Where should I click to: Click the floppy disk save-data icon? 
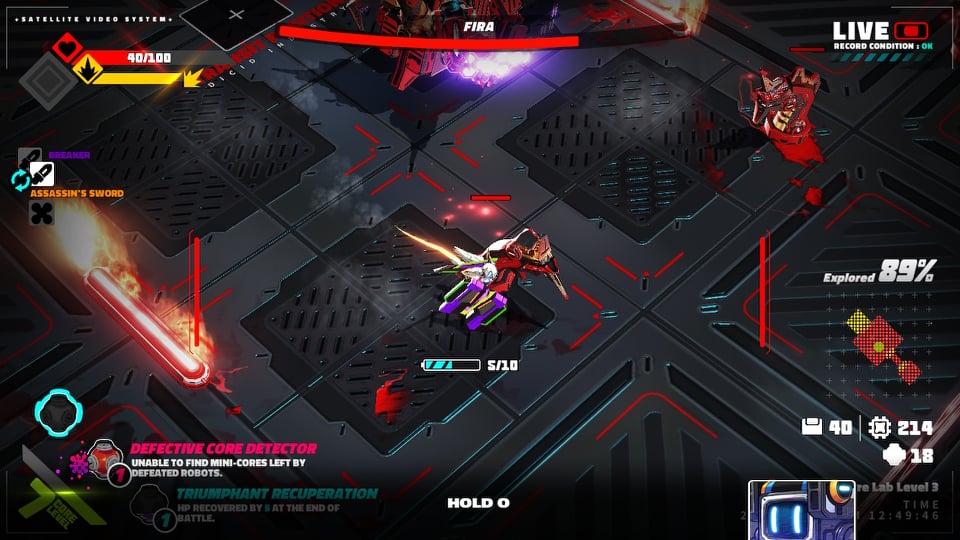(812, 427)
